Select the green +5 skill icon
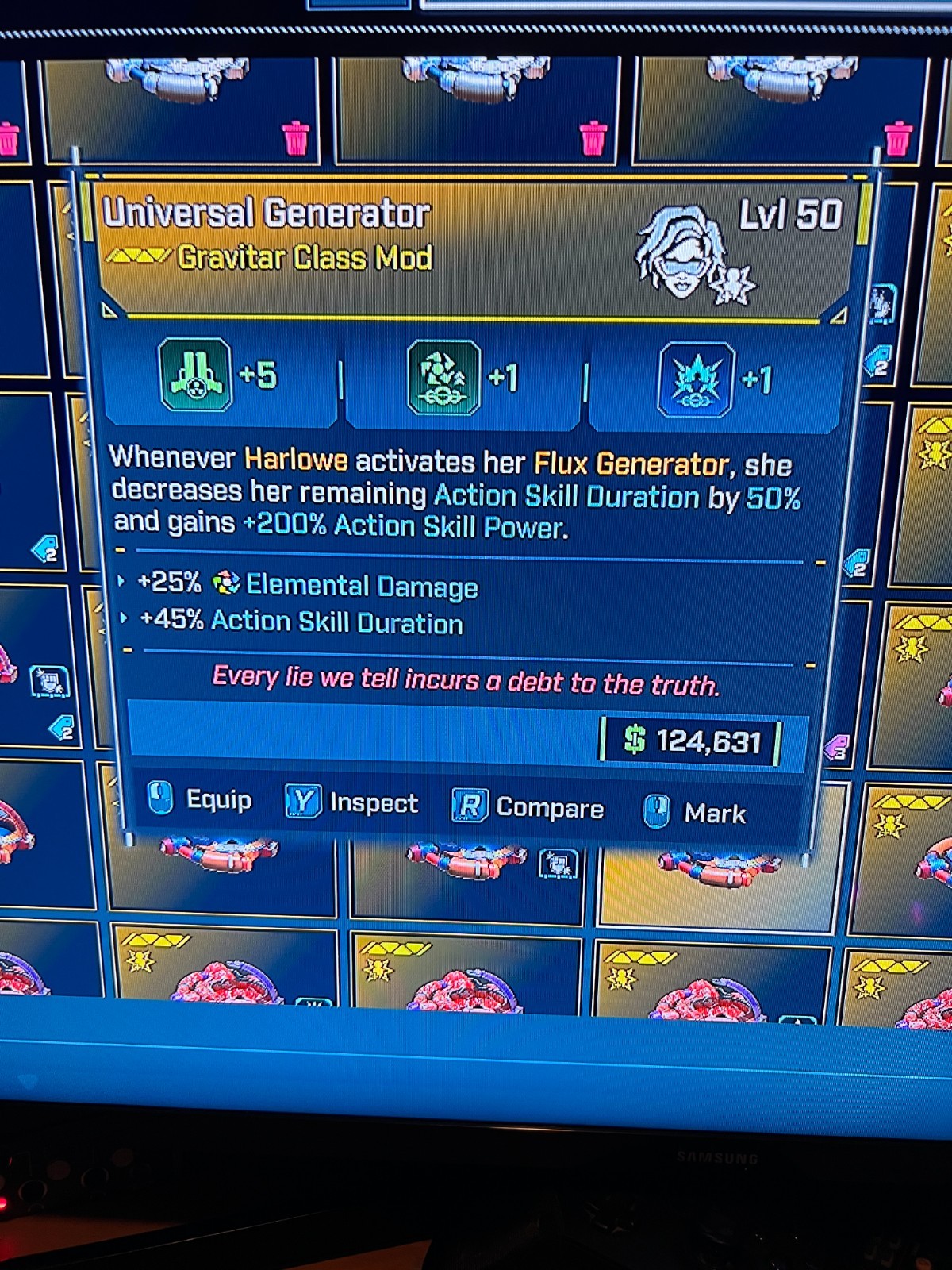The height and width of the screenshot is (1270, 952). click(x=196, y=375)
